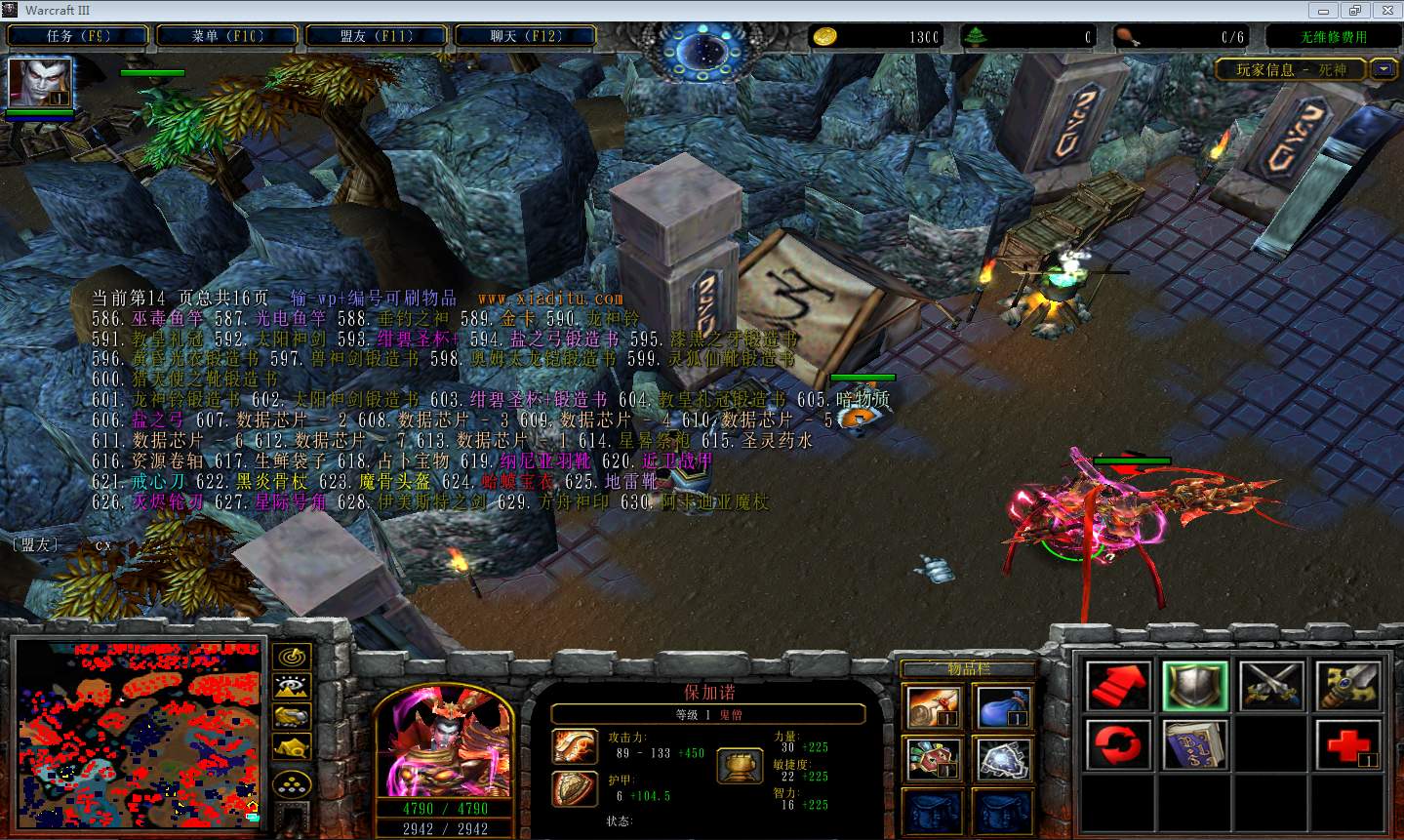Open the purple spellbook ability
Viewport: 1404px width, 840px height.
click(1195, 744)
